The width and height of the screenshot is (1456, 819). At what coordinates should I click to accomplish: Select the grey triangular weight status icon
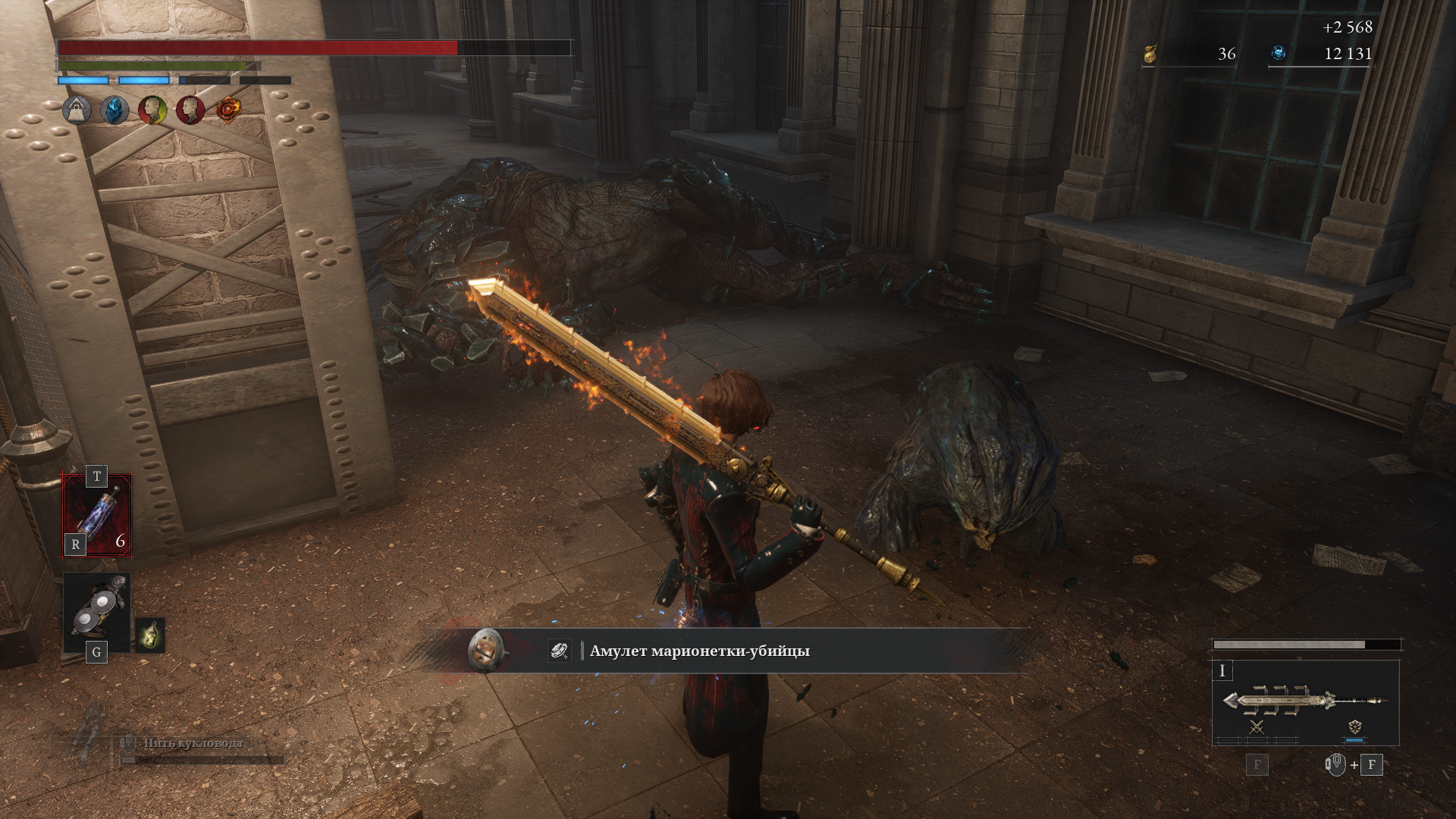pos(77,110)
